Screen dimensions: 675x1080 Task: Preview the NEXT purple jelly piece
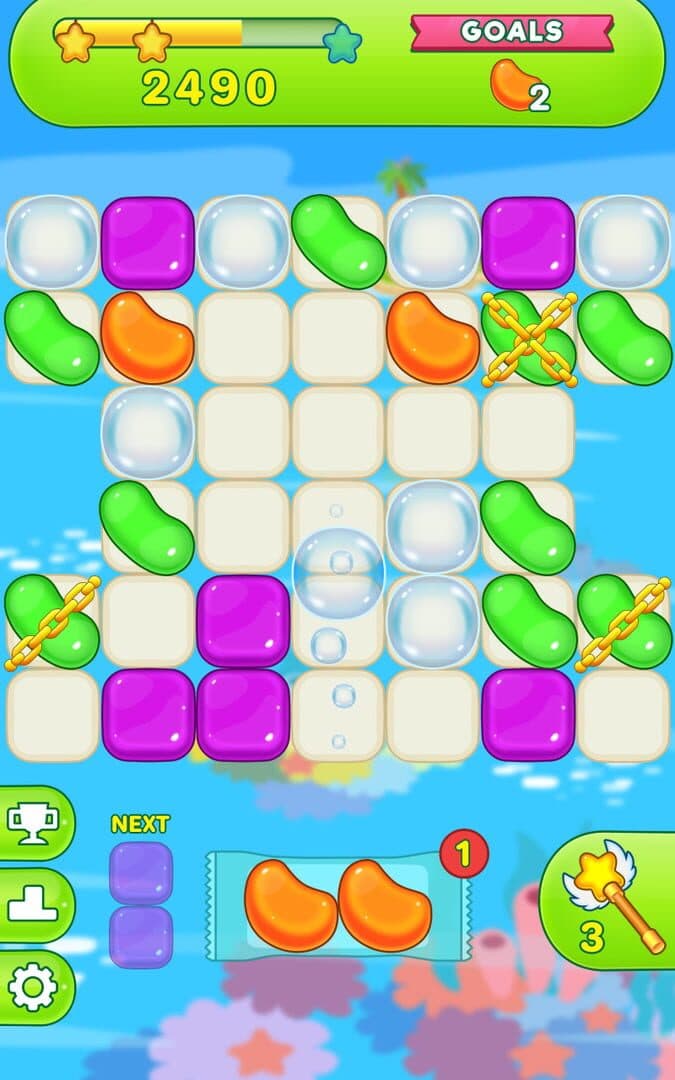pyautogui.click(x=141, y=905)
